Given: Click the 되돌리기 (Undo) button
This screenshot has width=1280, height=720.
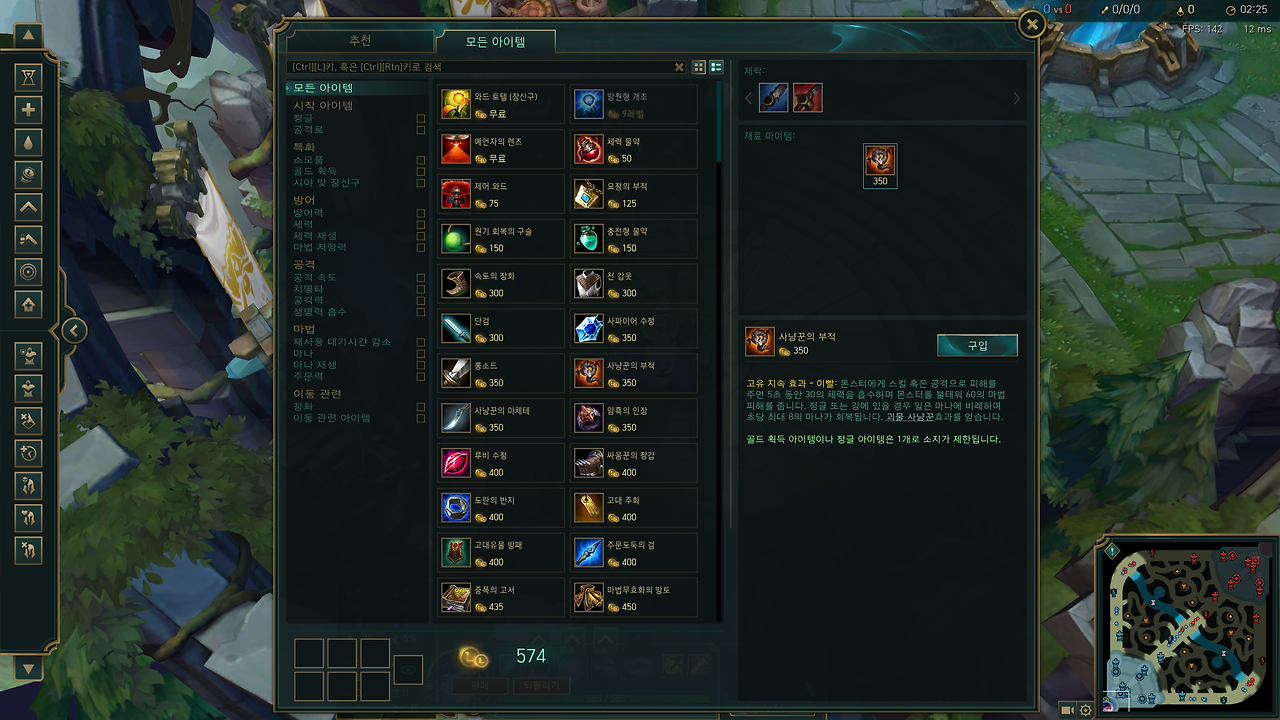Looking at the screenshot, I should tap(541, 686).
